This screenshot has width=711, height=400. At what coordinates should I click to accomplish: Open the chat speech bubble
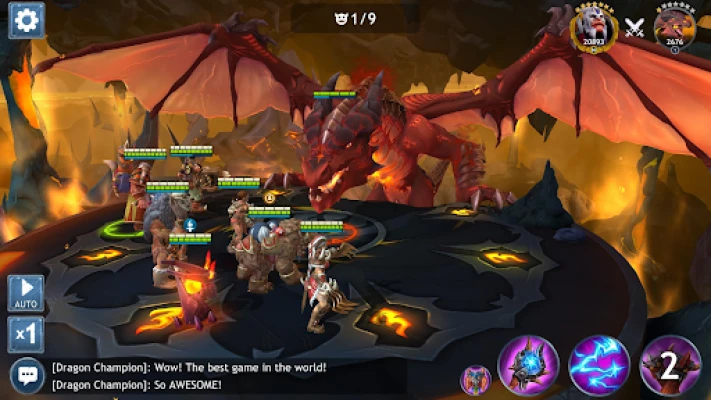pos(26,375)
